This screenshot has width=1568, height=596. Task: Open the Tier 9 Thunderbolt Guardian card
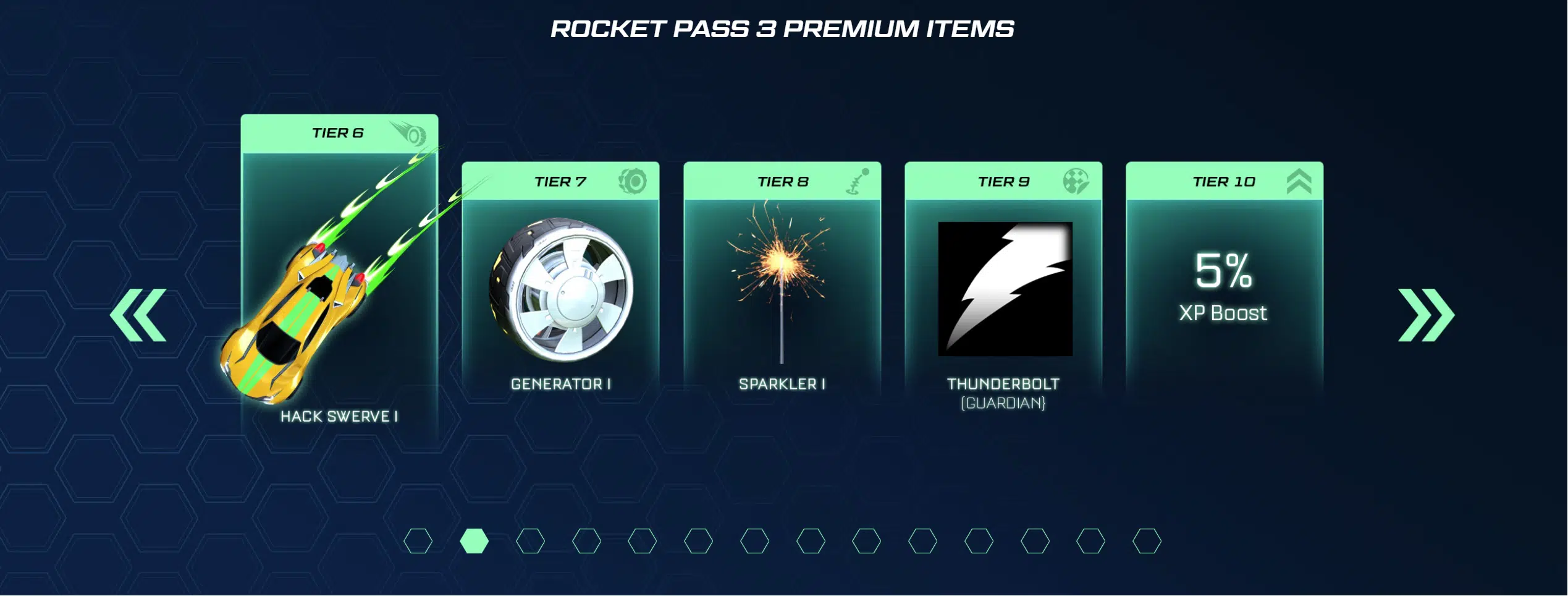point(1003,284)
